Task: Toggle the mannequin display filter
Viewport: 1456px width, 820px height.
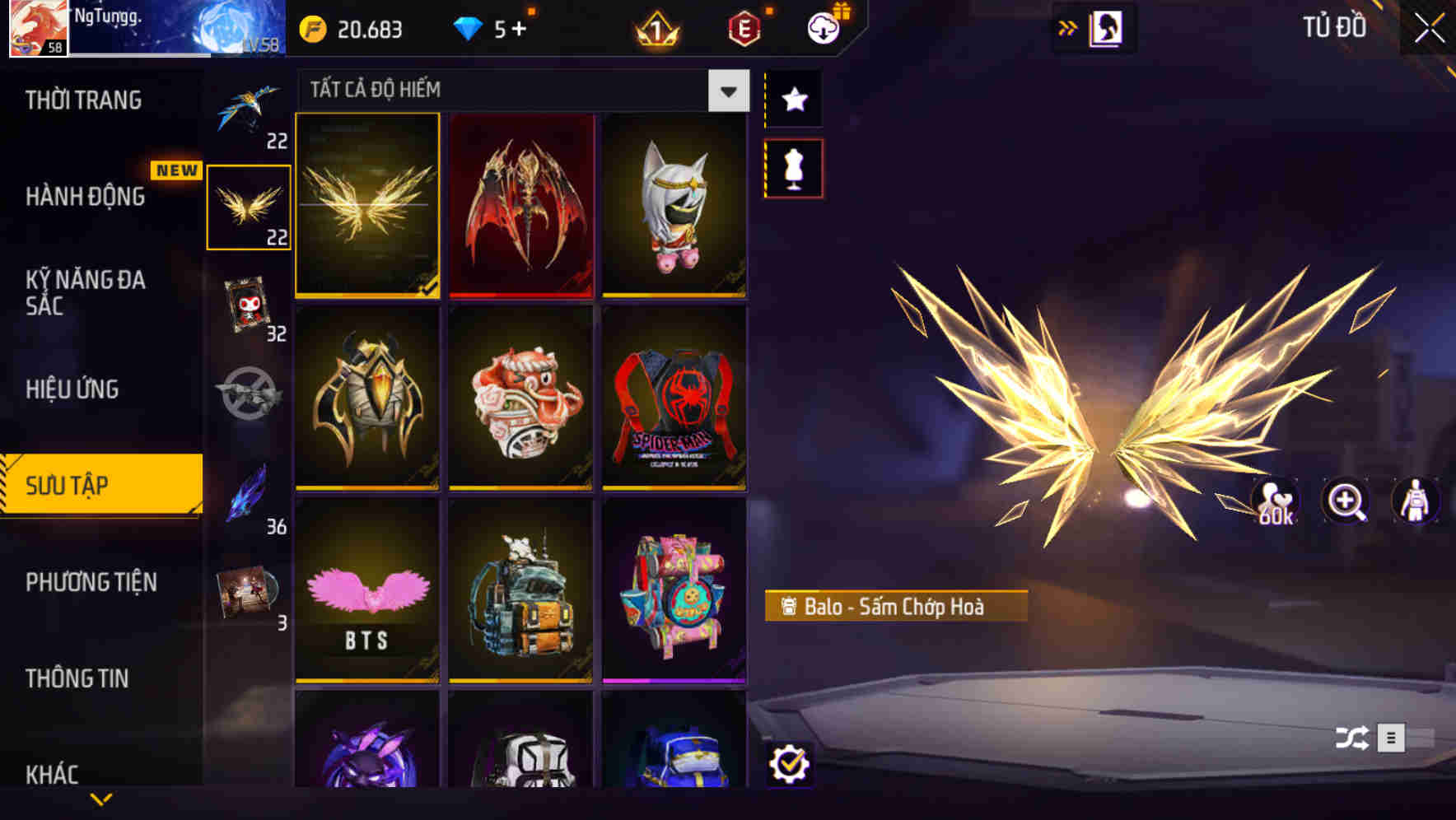Action: pyautogui.click(x=793, y=168)
